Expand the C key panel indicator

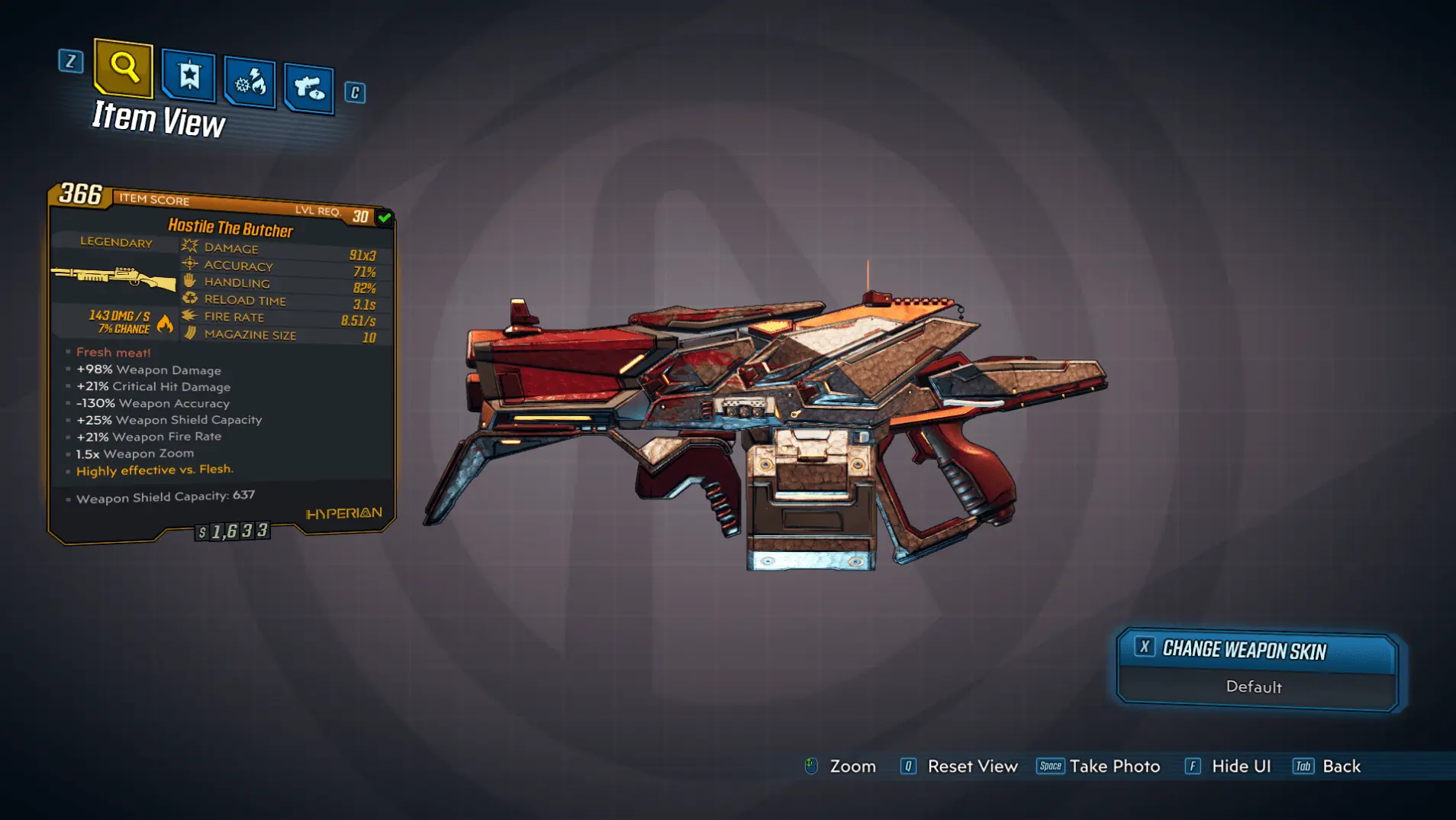coord(353,92)
